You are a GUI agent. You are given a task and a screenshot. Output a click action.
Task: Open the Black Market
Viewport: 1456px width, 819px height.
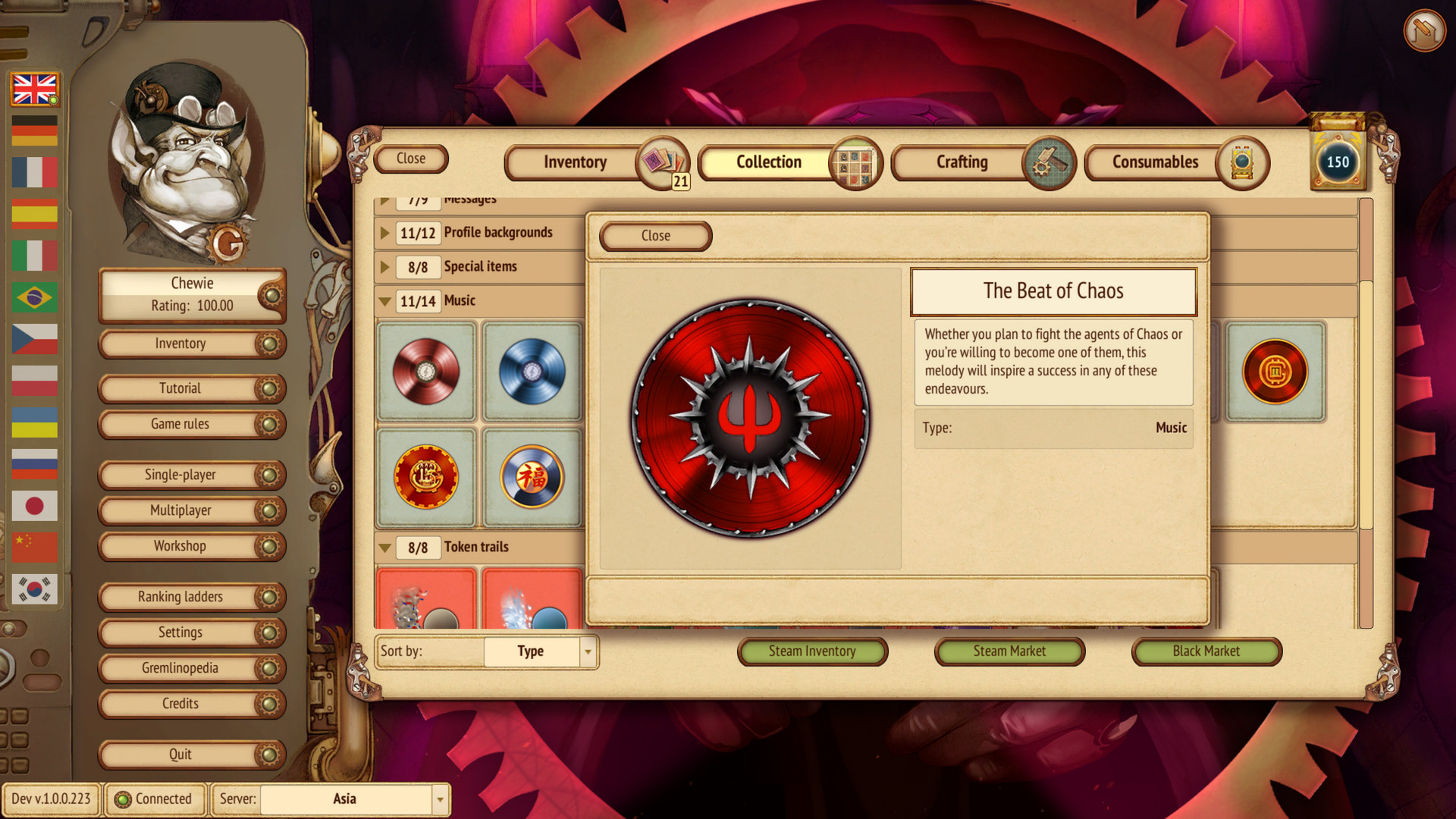click(1206, 651)
